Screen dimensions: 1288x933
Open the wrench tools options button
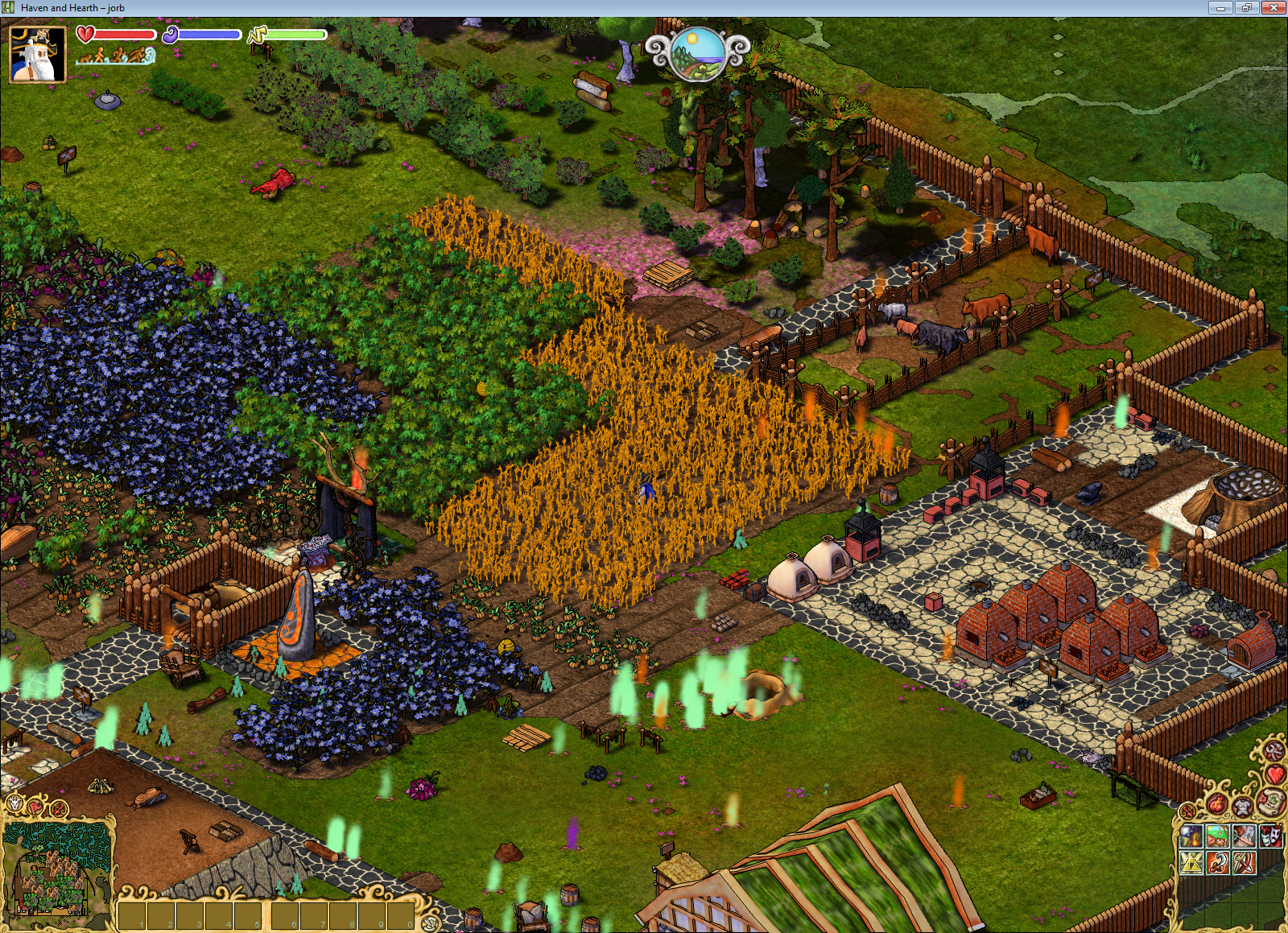[1274, 751]
